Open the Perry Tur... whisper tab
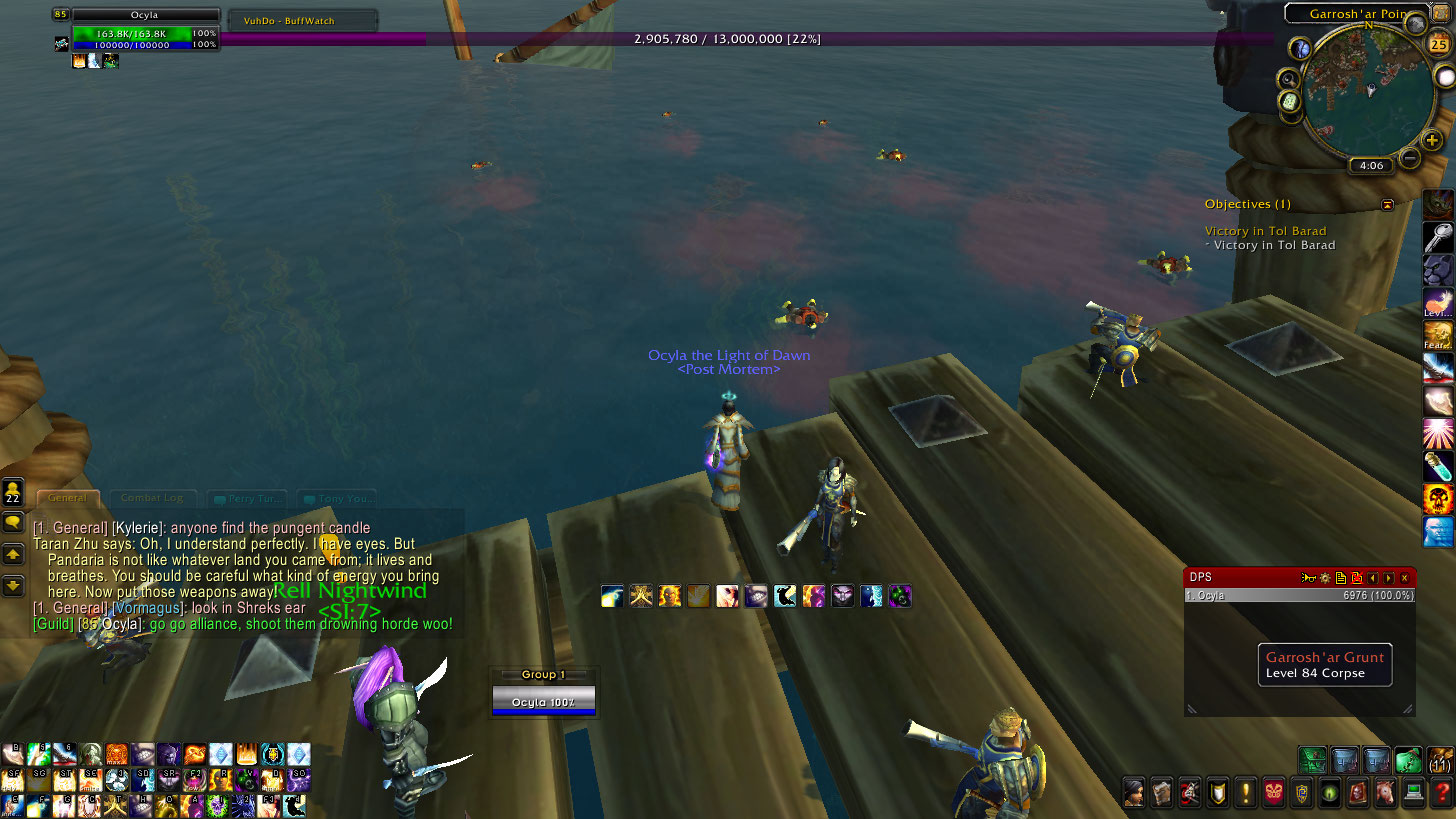This screenshot has height=819, width=1456. point(246,498)
